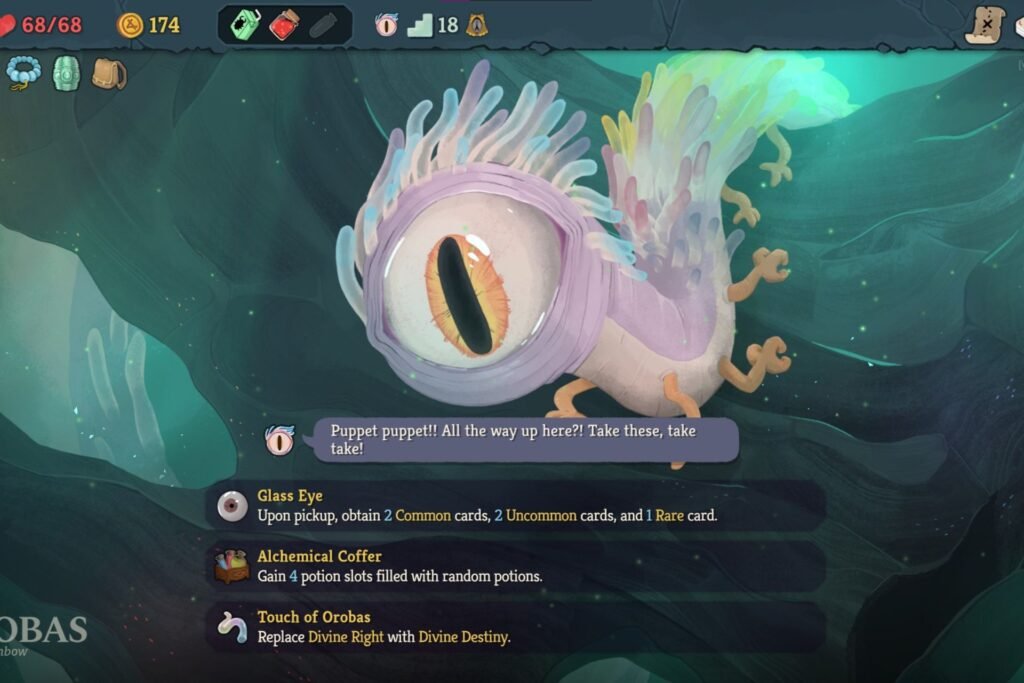This screenshot has width=1024, height=683.
Task: Inspect the green barrel relic
Action: pyautogui.click(x=66, y=73)
